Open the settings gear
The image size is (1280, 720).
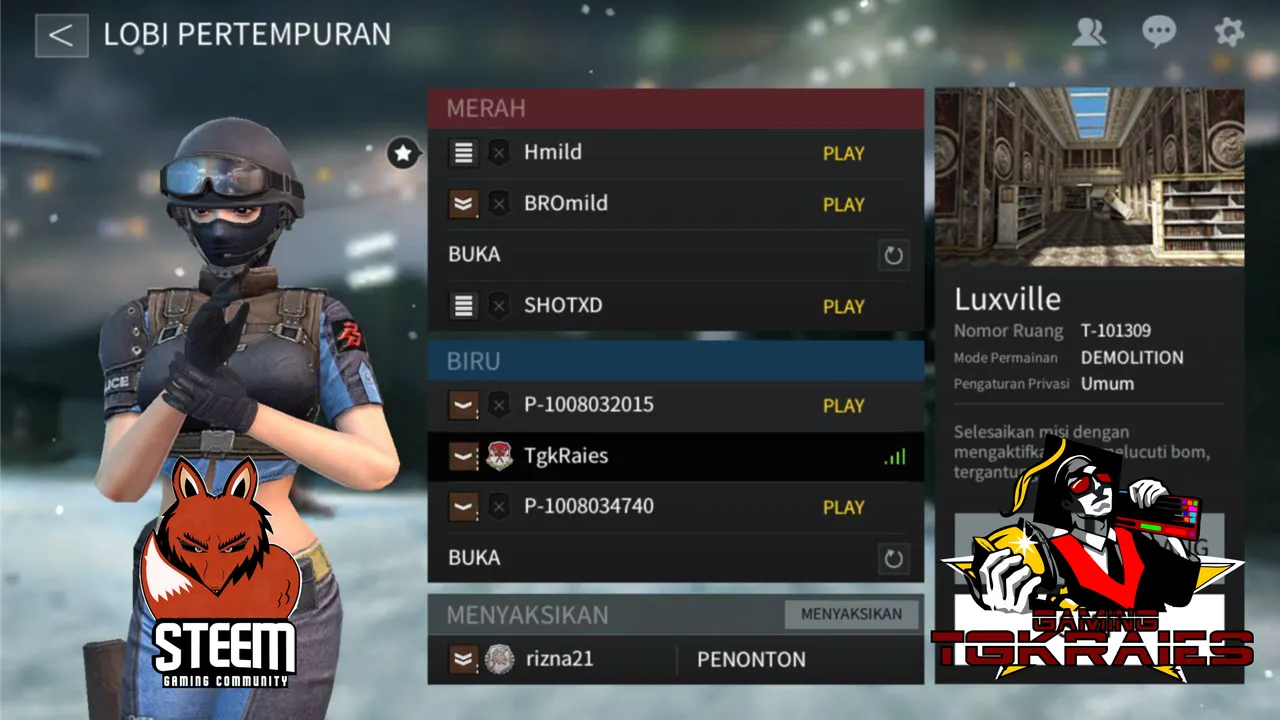(x=1229, y=33)
